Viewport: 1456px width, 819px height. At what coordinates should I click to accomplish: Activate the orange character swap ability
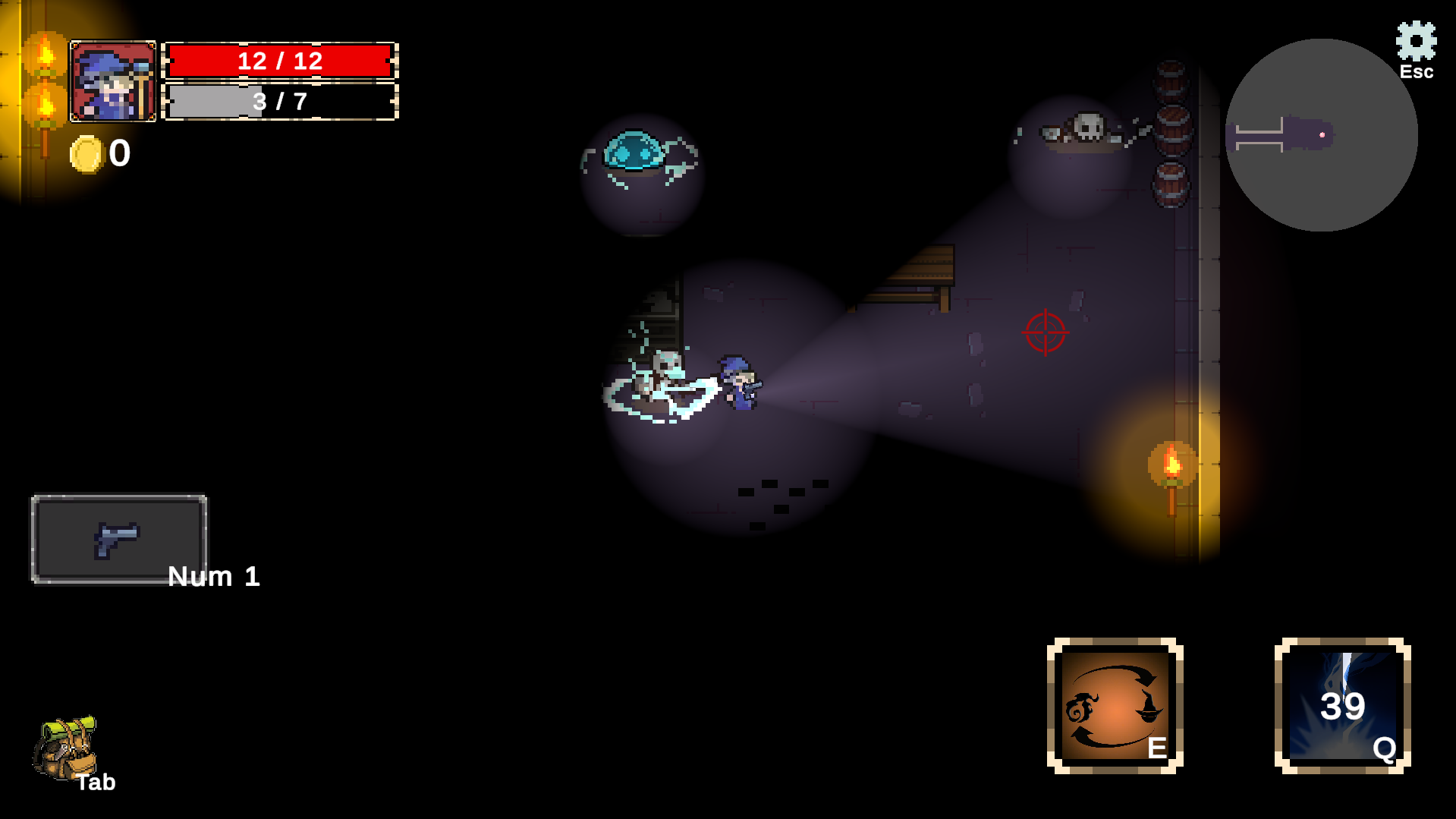[x=1115, y=706]
